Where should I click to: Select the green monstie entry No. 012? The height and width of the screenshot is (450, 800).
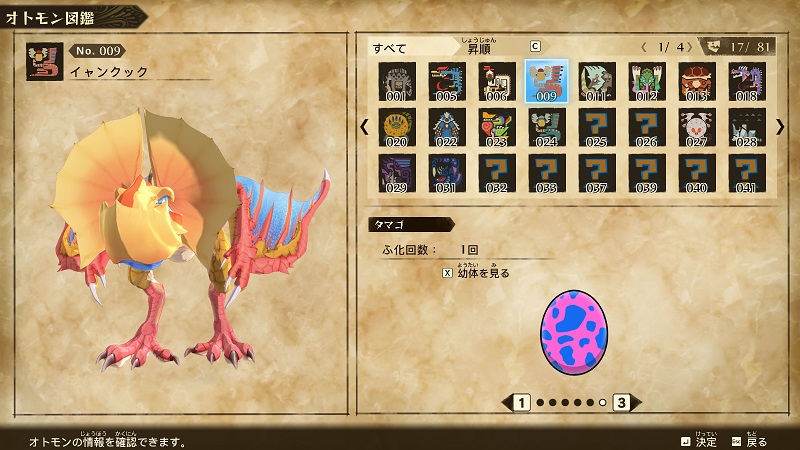point(647,81)
